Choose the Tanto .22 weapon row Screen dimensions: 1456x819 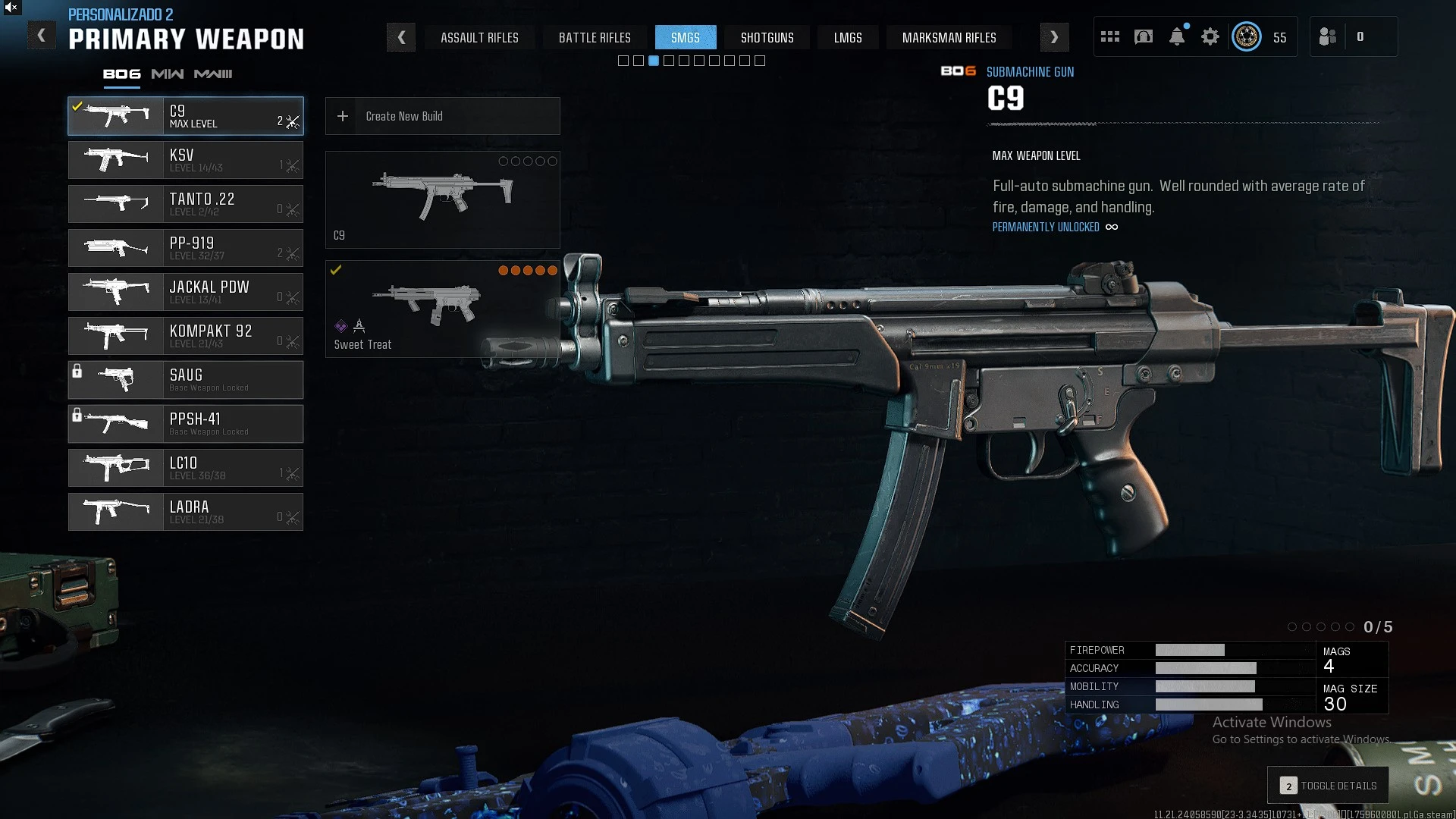186,204
